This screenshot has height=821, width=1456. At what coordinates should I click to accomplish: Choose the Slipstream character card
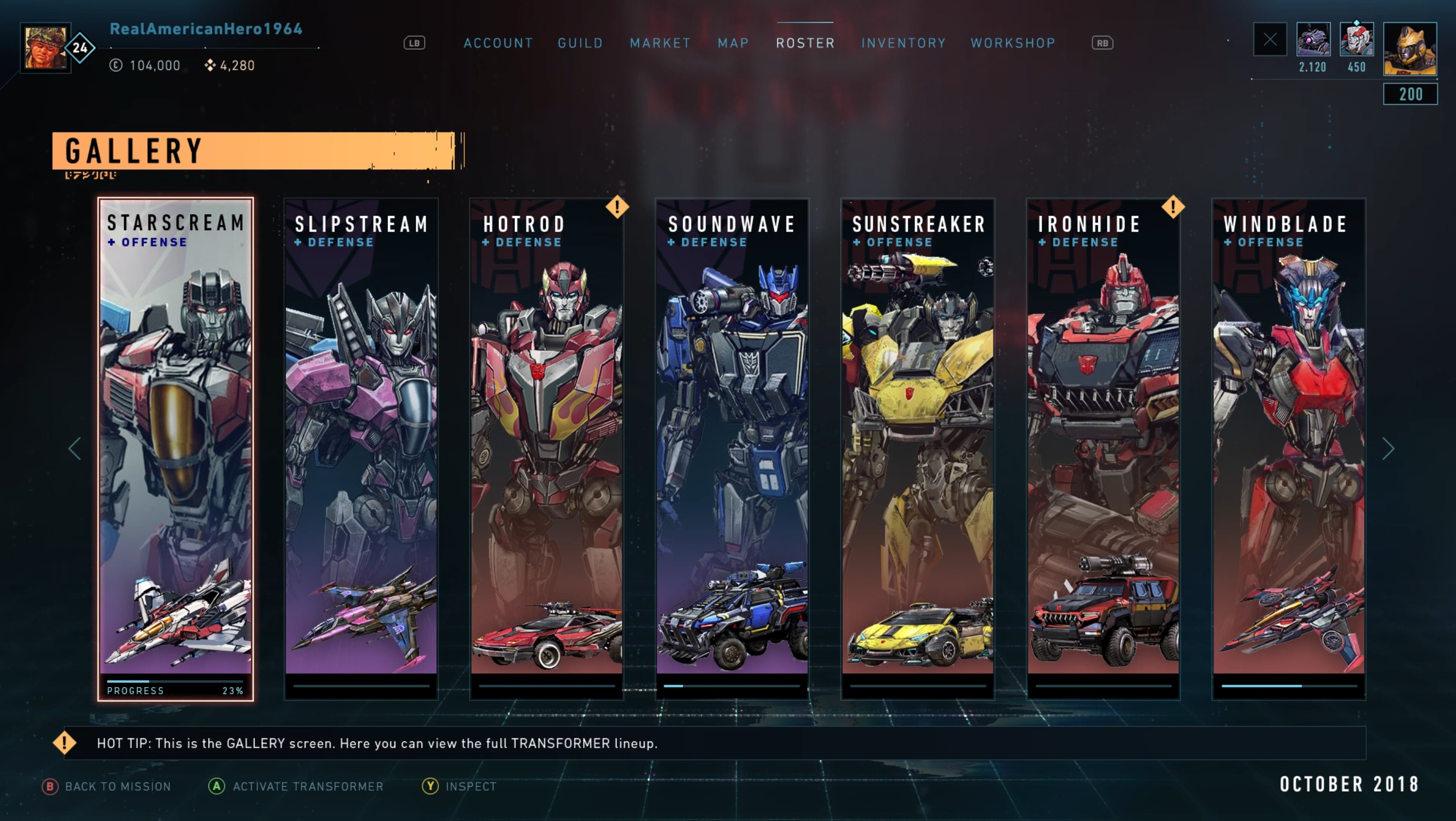pos(361,449)
